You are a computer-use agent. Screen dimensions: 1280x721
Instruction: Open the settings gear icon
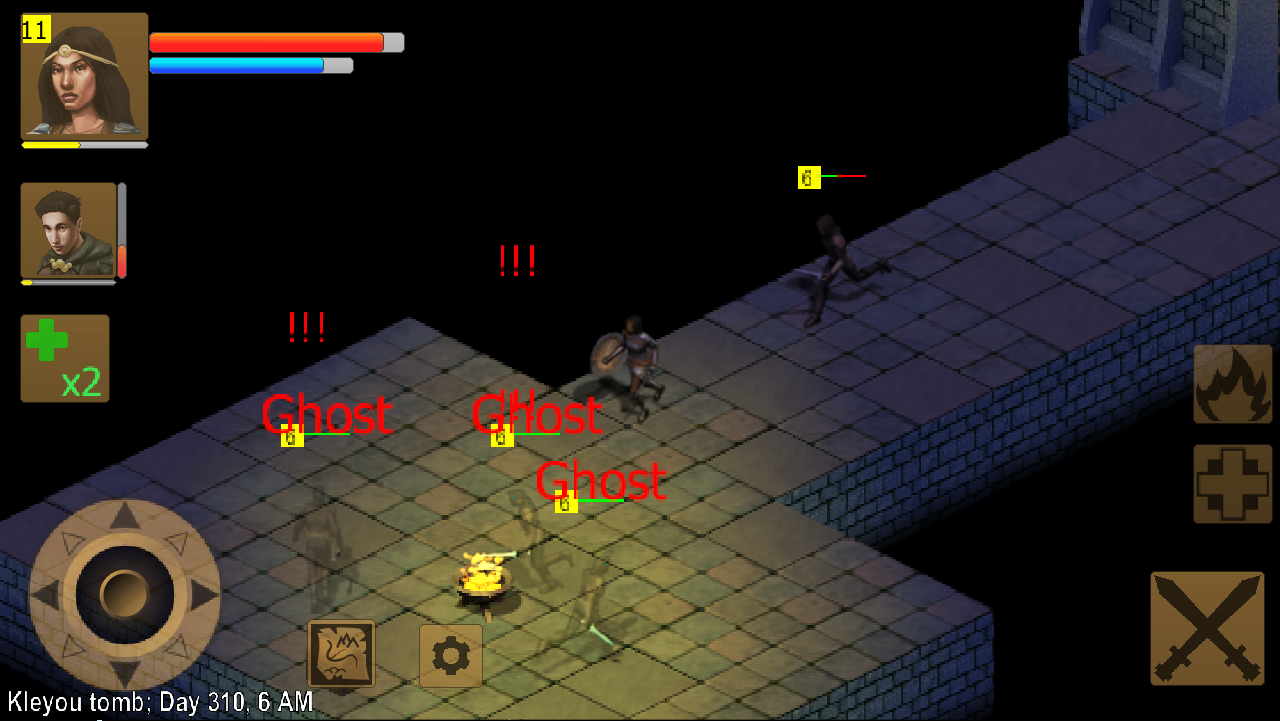450,656
